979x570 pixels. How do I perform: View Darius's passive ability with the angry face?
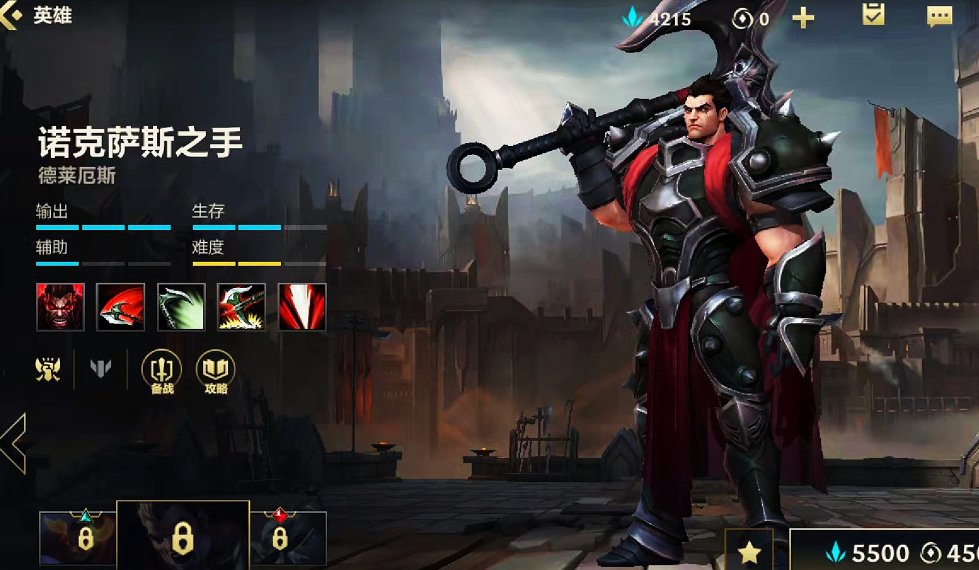pyautogui.click(x=61, y=307)
